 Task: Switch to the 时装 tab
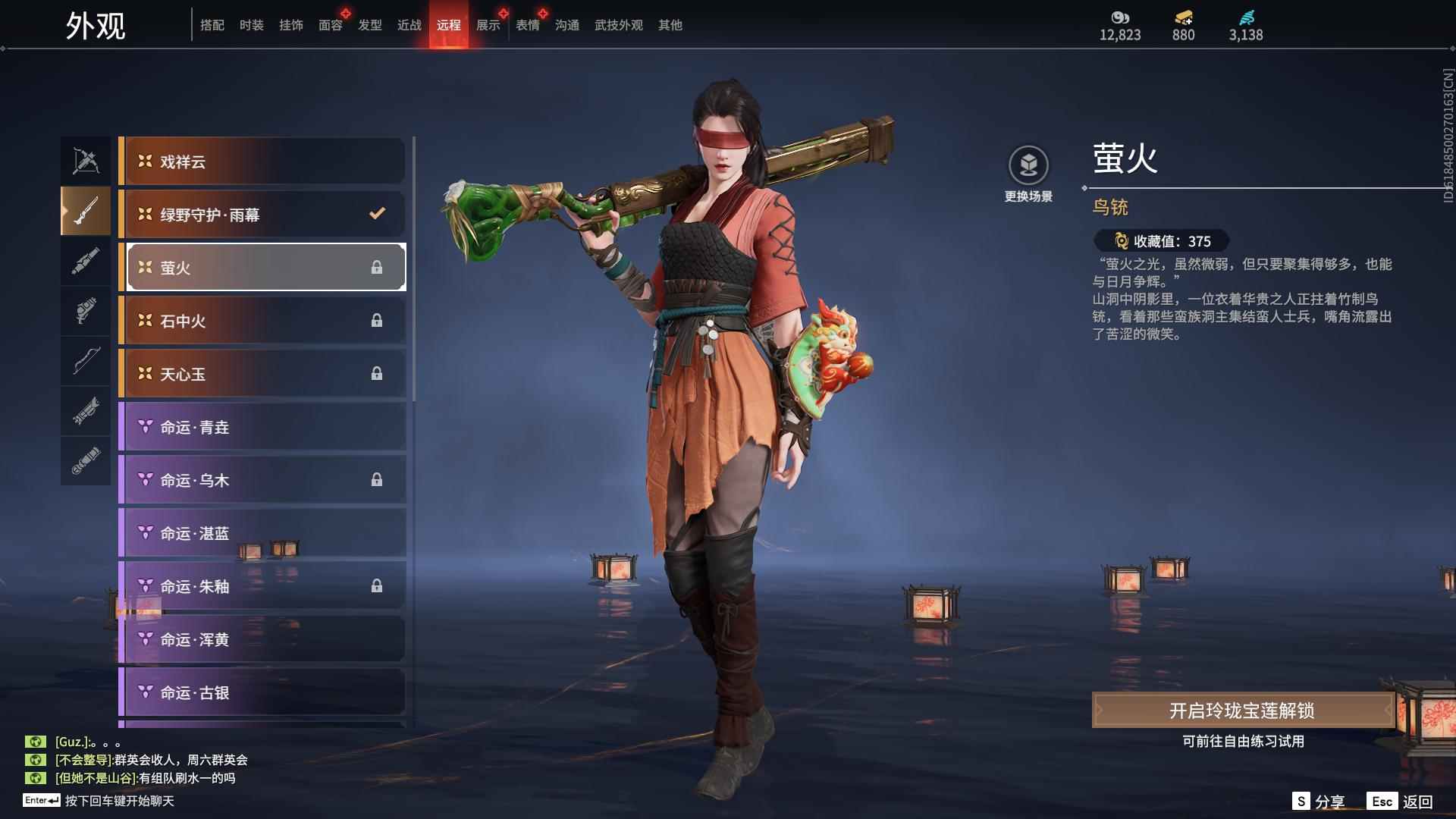[x=251, y=25]
